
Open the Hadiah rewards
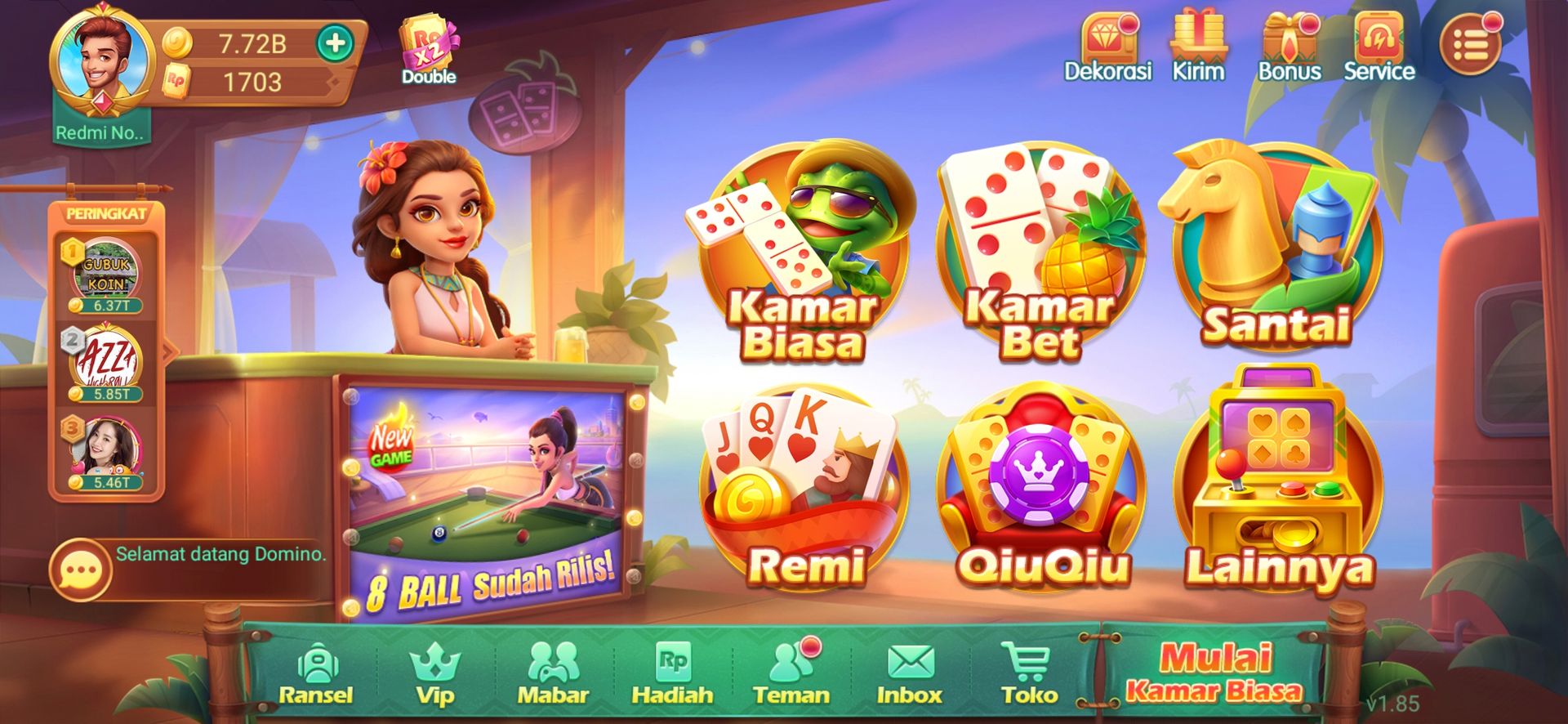672,674
